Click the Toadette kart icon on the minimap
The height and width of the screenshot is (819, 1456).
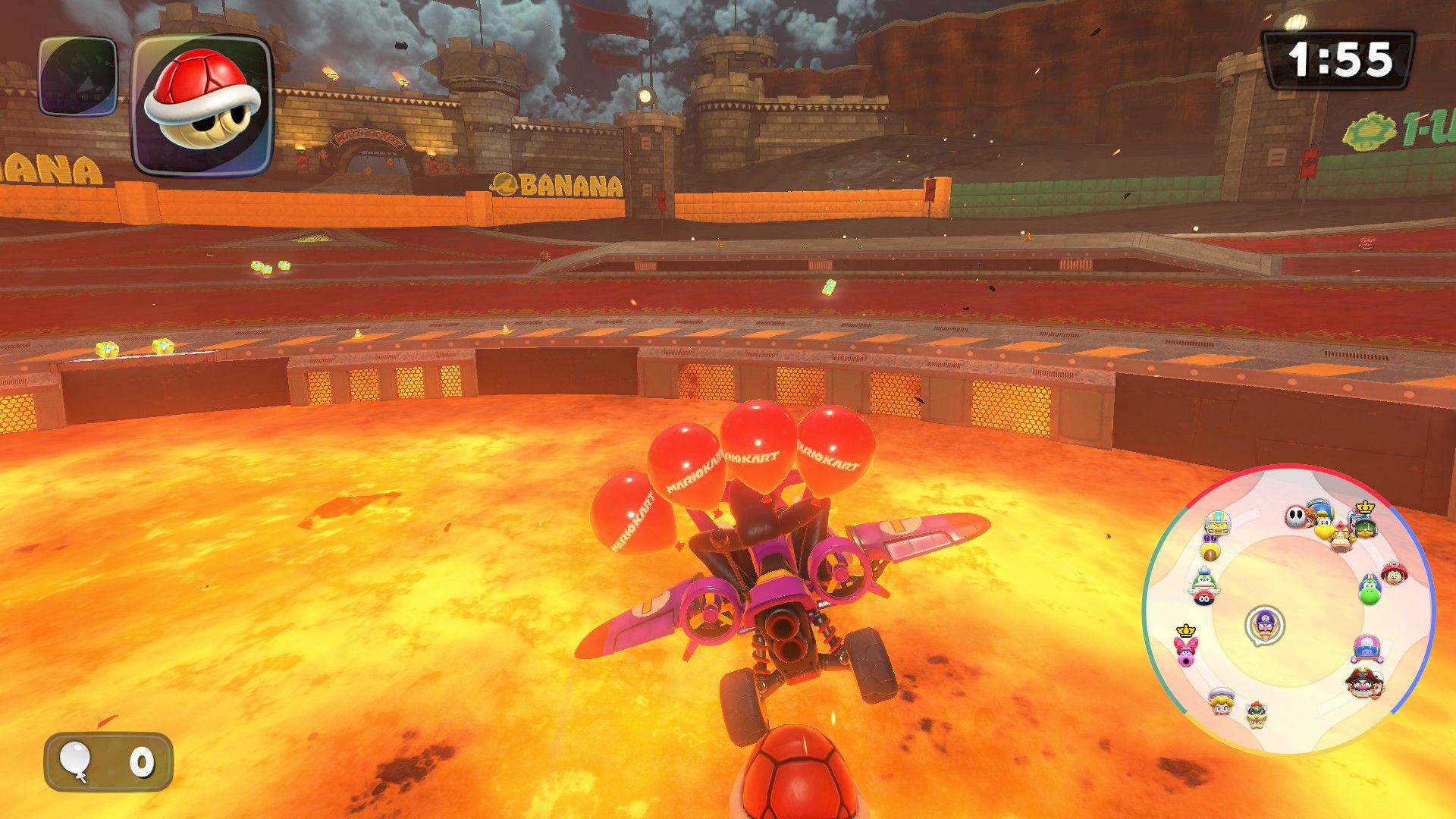(1368, 649)
